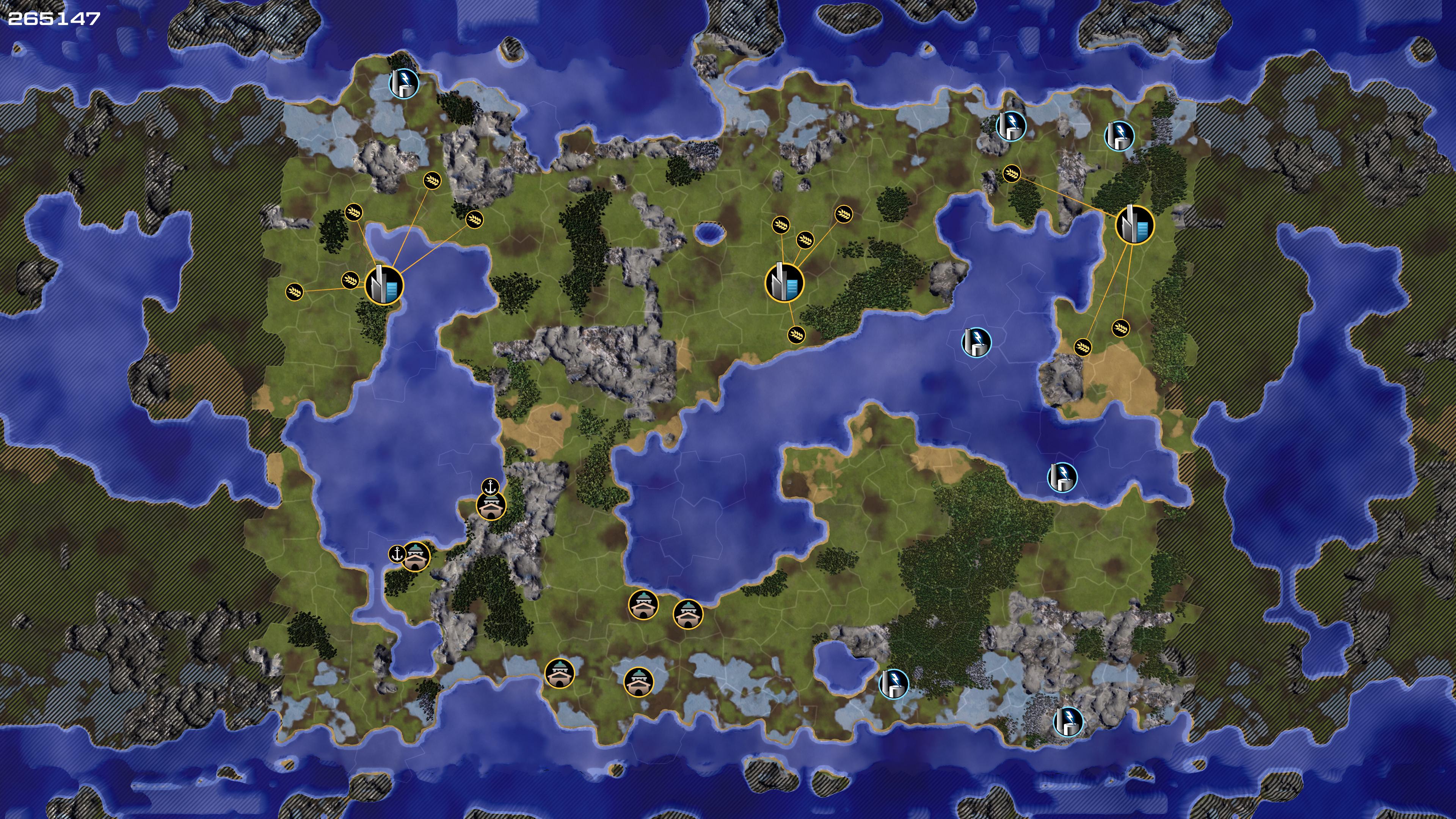Image resolution: width=1456 pixels, height=819 pixels.
Task: Select the fortress marker with an anchor beside it
Action: pos(416,556)
